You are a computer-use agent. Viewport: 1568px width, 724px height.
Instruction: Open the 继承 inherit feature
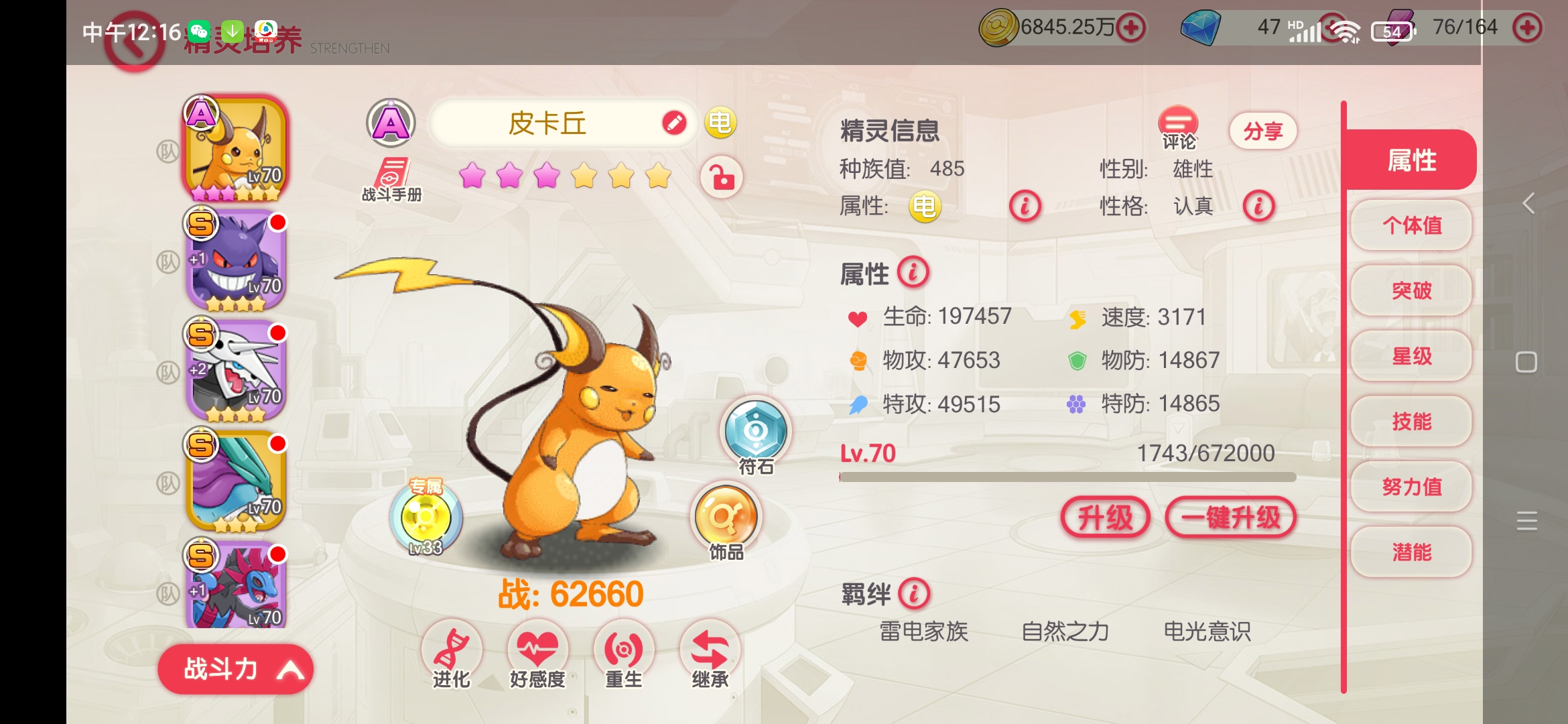(710, 647)
